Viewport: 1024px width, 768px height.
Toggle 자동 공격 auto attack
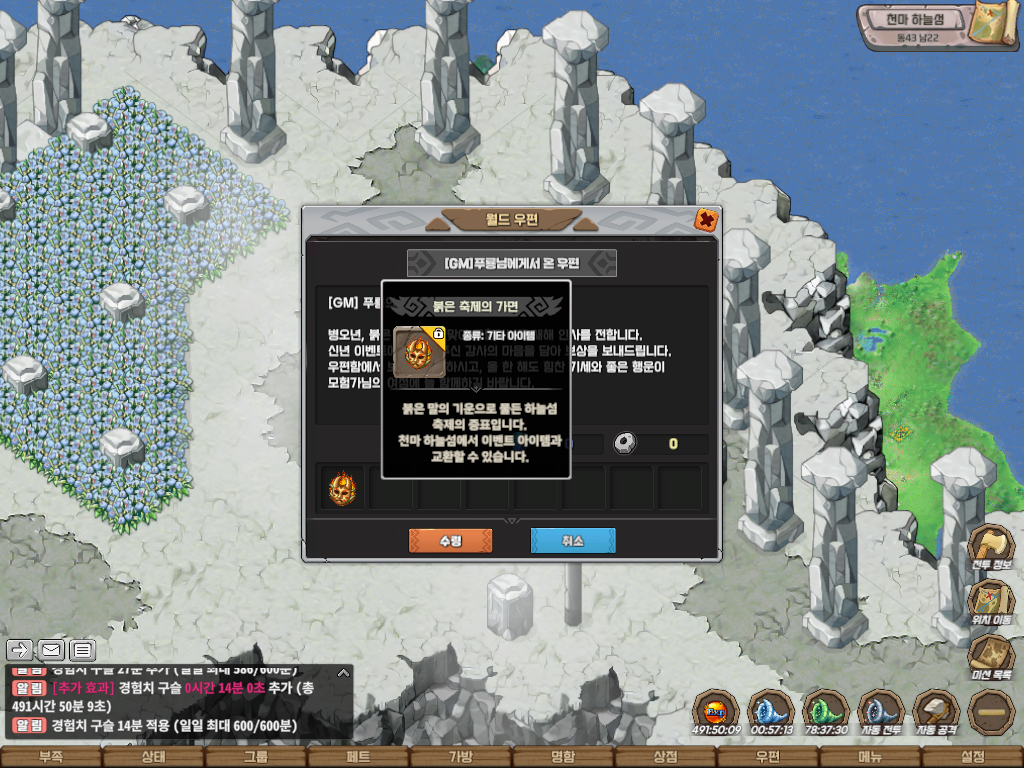(936, 711)
